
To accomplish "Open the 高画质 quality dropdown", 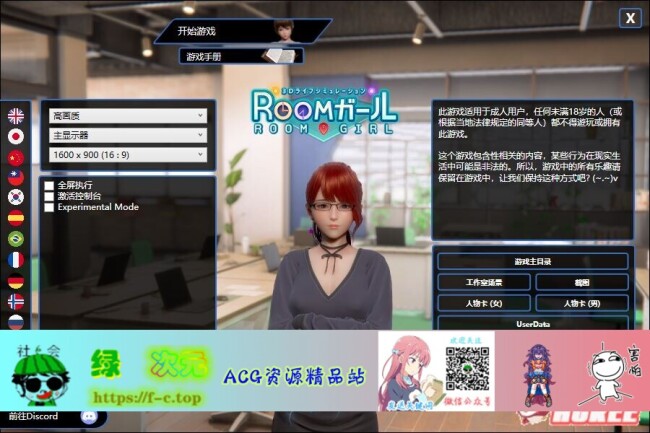I will click(127, 116).
